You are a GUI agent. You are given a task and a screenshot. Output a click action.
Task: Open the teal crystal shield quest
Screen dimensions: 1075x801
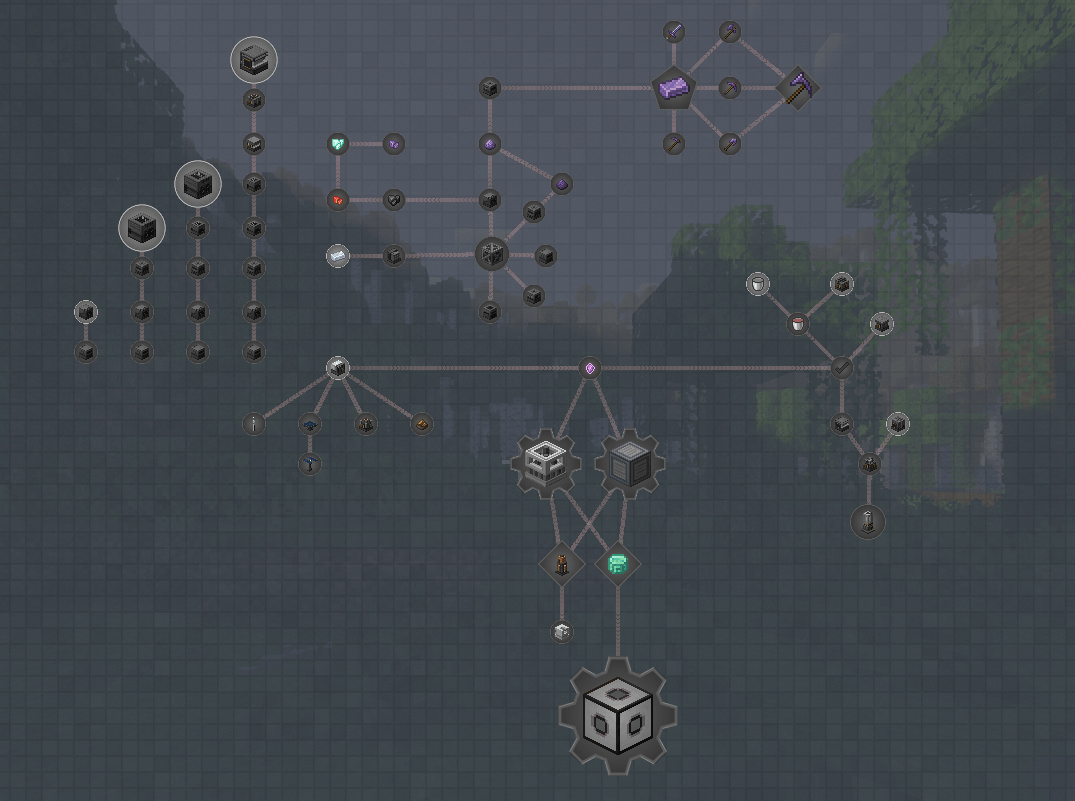tap(338, 144)
